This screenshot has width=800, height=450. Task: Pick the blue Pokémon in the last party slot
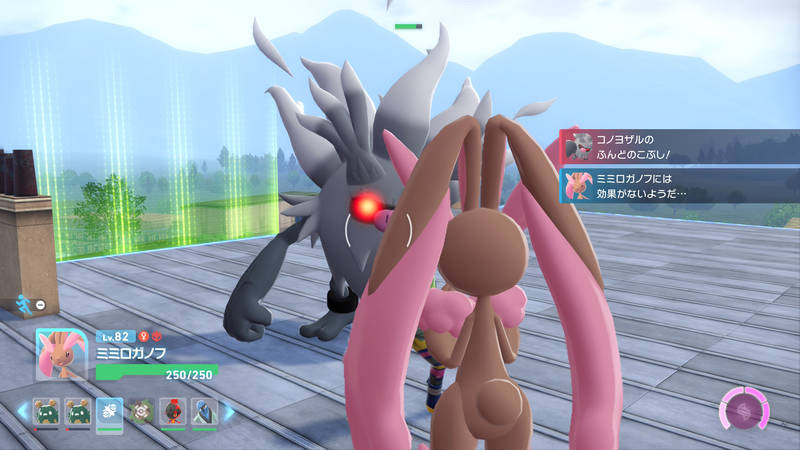click(204, 411)
